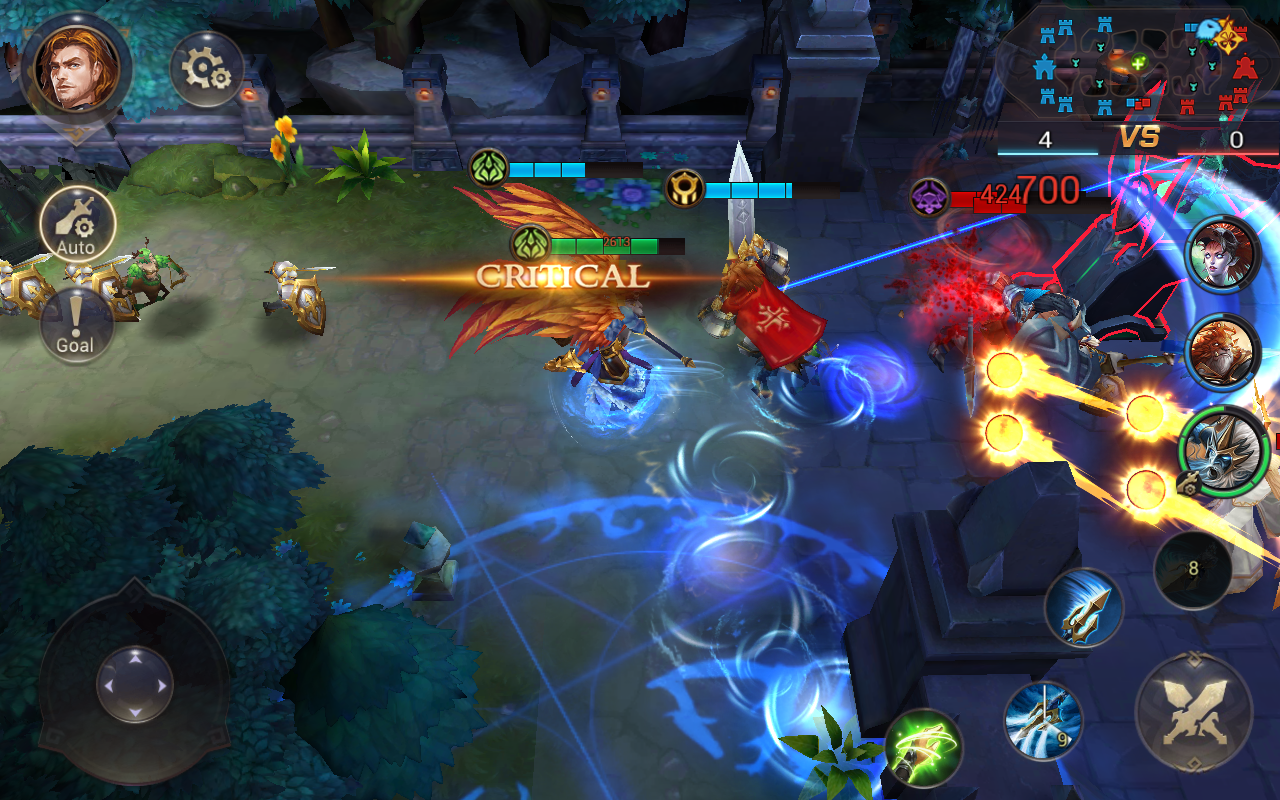Toggle the Auto battle button
Image resolution: width=1280 pixels, height=800 pixels.
pyautogui.click(x=77, y=224)
